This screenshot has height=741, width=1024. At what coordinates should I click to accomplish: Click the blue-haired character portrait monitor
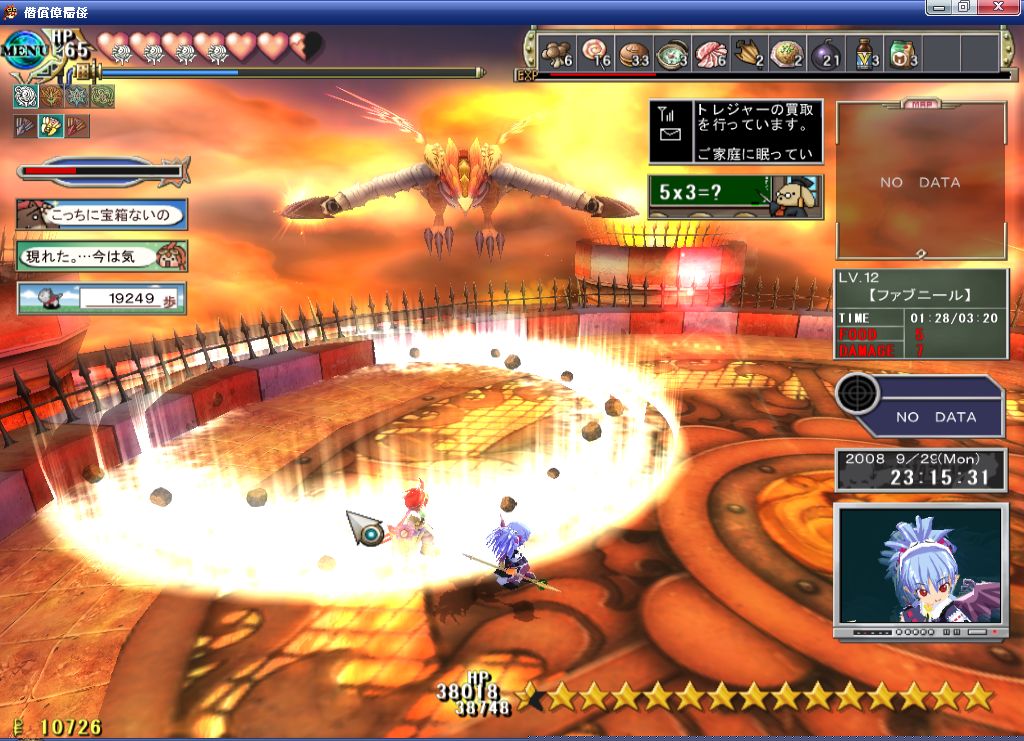pyautogui.click(x=921, y=566)
